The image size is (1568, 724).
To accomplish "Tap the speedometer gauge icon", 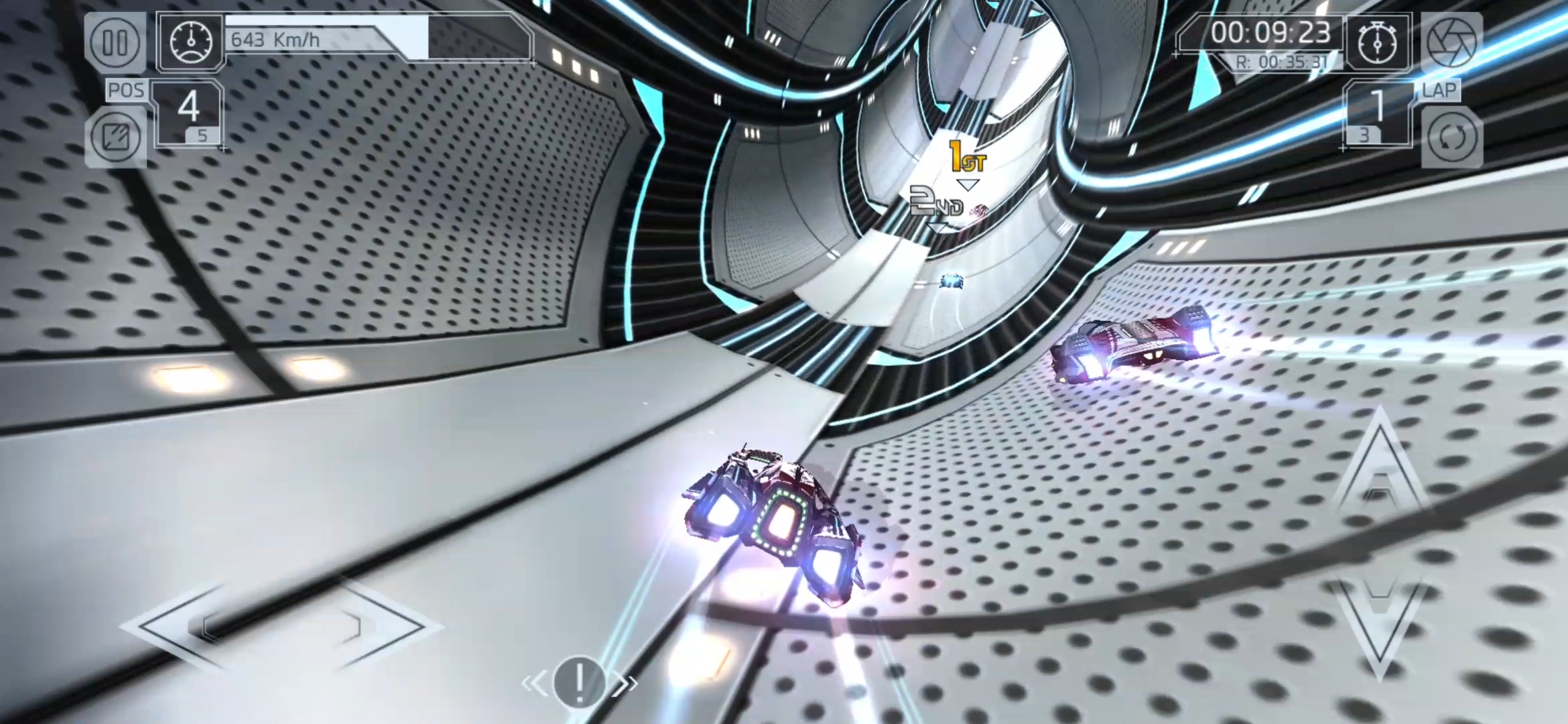I will (x=191, y=42).
